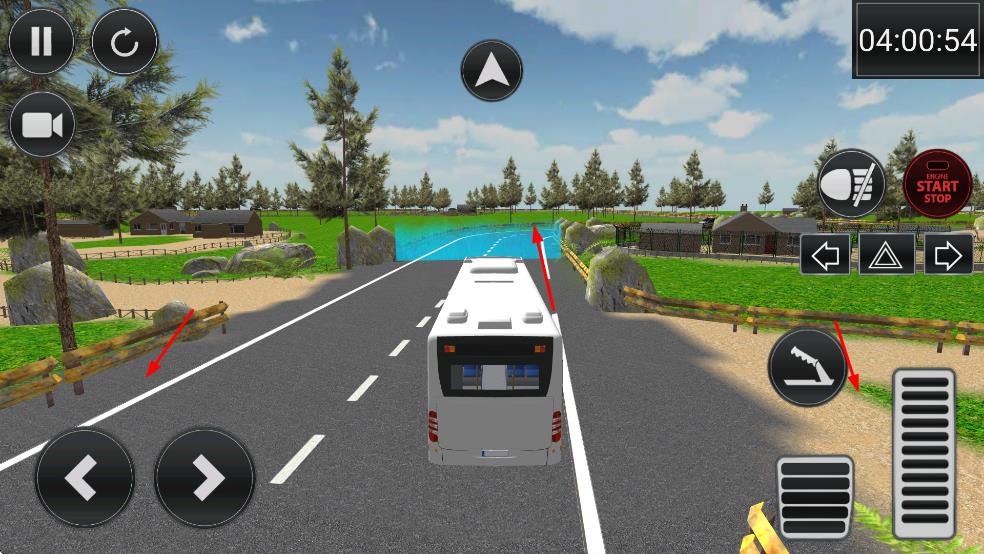
Task: Activate the right turn signal
Action: (947, 256)
